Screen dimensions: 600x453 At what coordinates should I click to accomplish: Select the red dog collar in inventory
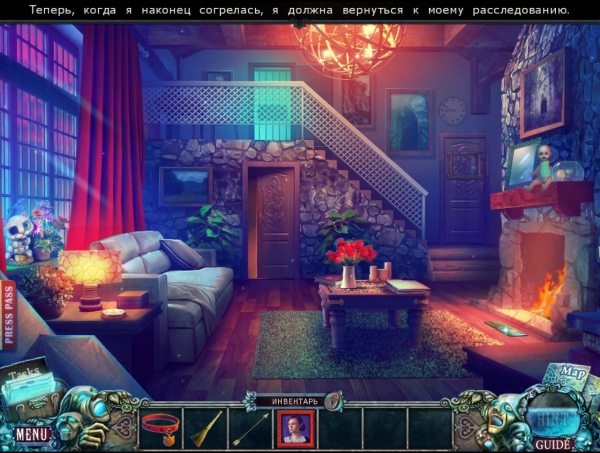[x=161, y=427]
